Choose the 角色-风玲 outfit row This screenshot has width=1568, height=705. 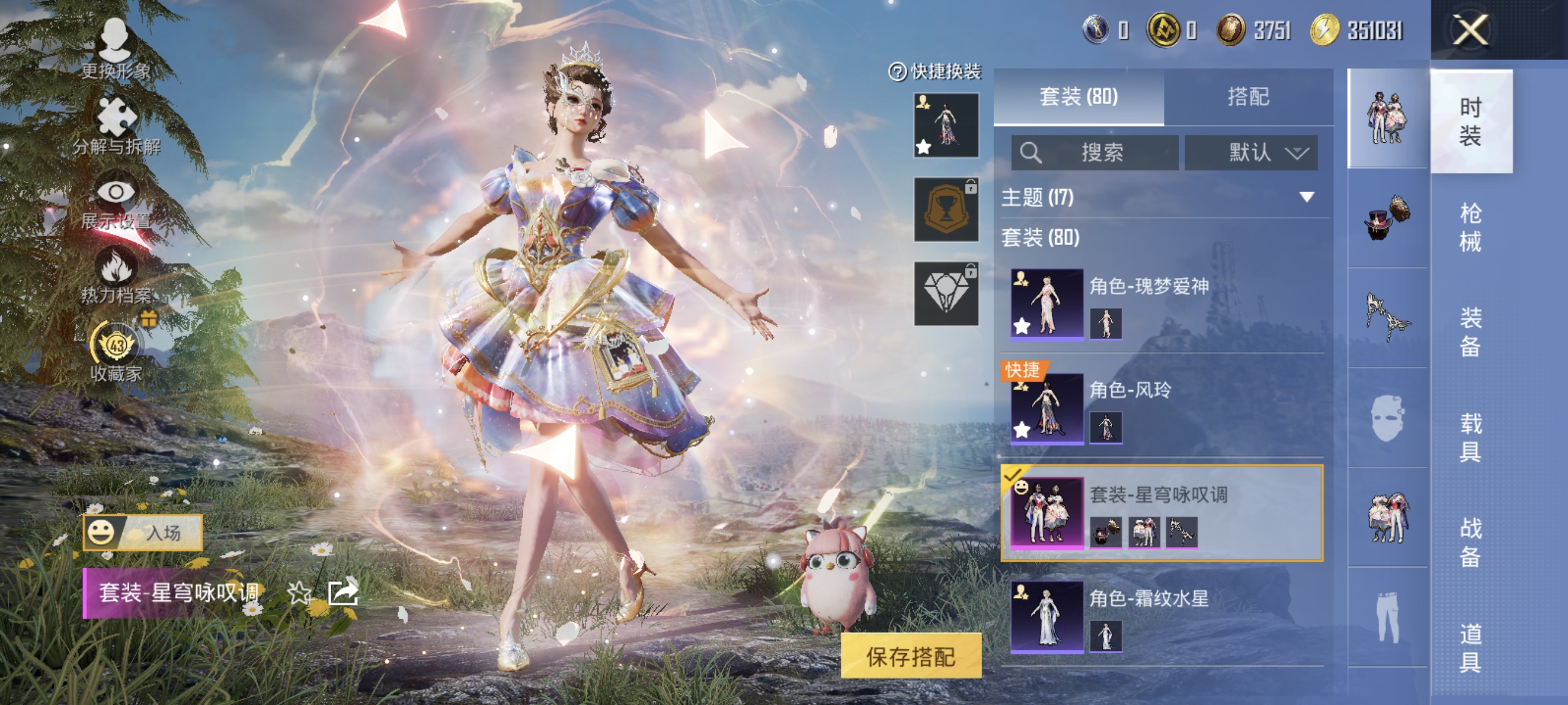(1162, 407)
